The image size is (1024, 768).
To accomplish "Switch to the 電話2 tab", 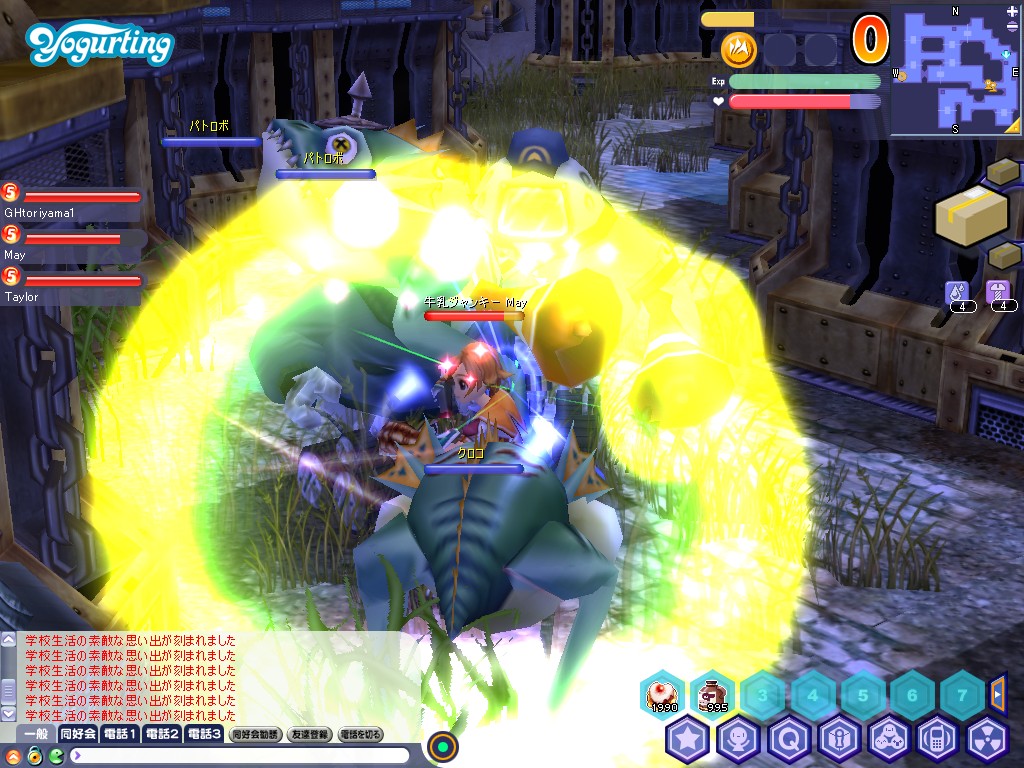I will click(162, 734).
